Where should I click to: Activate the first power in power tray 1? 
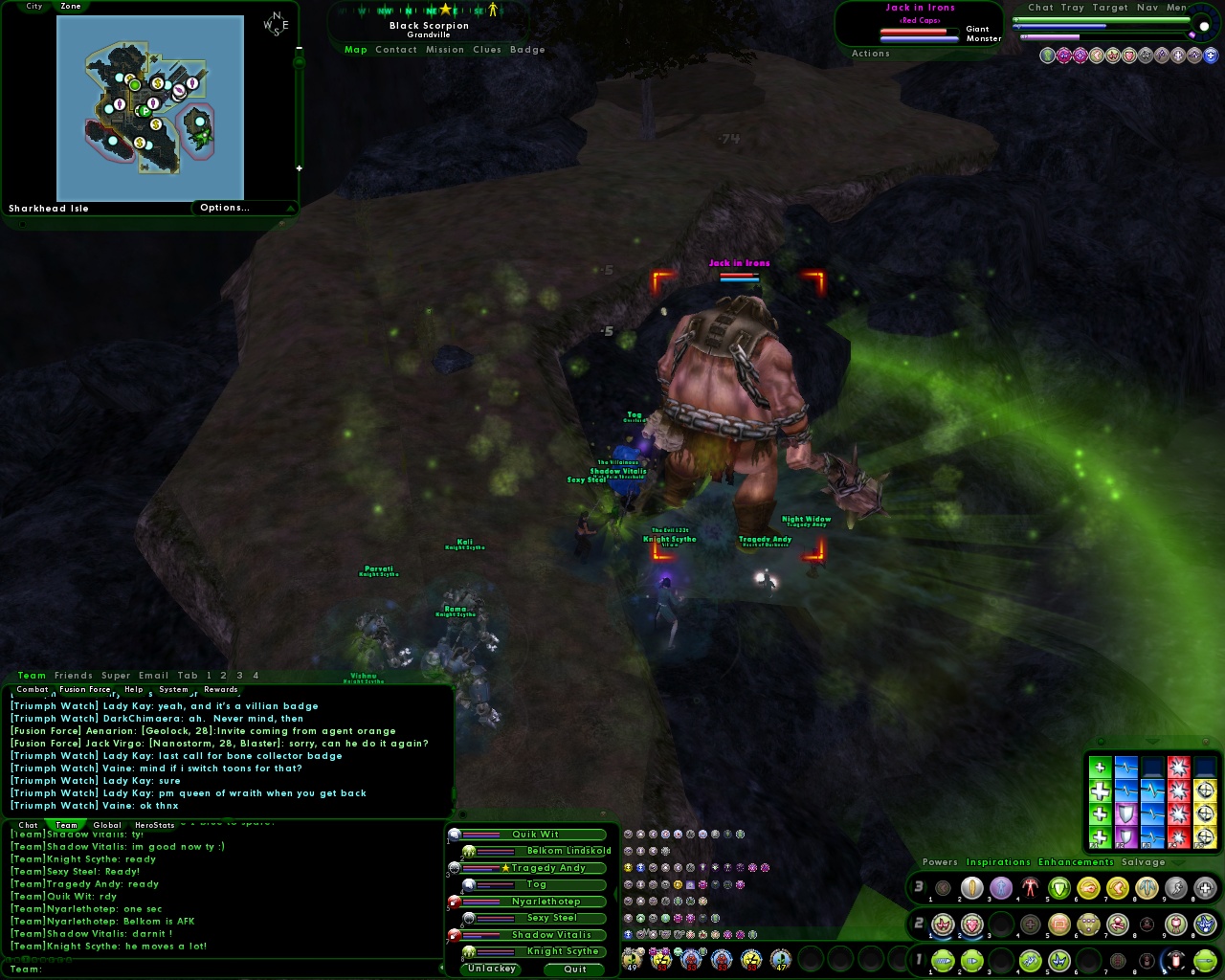[944, 961]
